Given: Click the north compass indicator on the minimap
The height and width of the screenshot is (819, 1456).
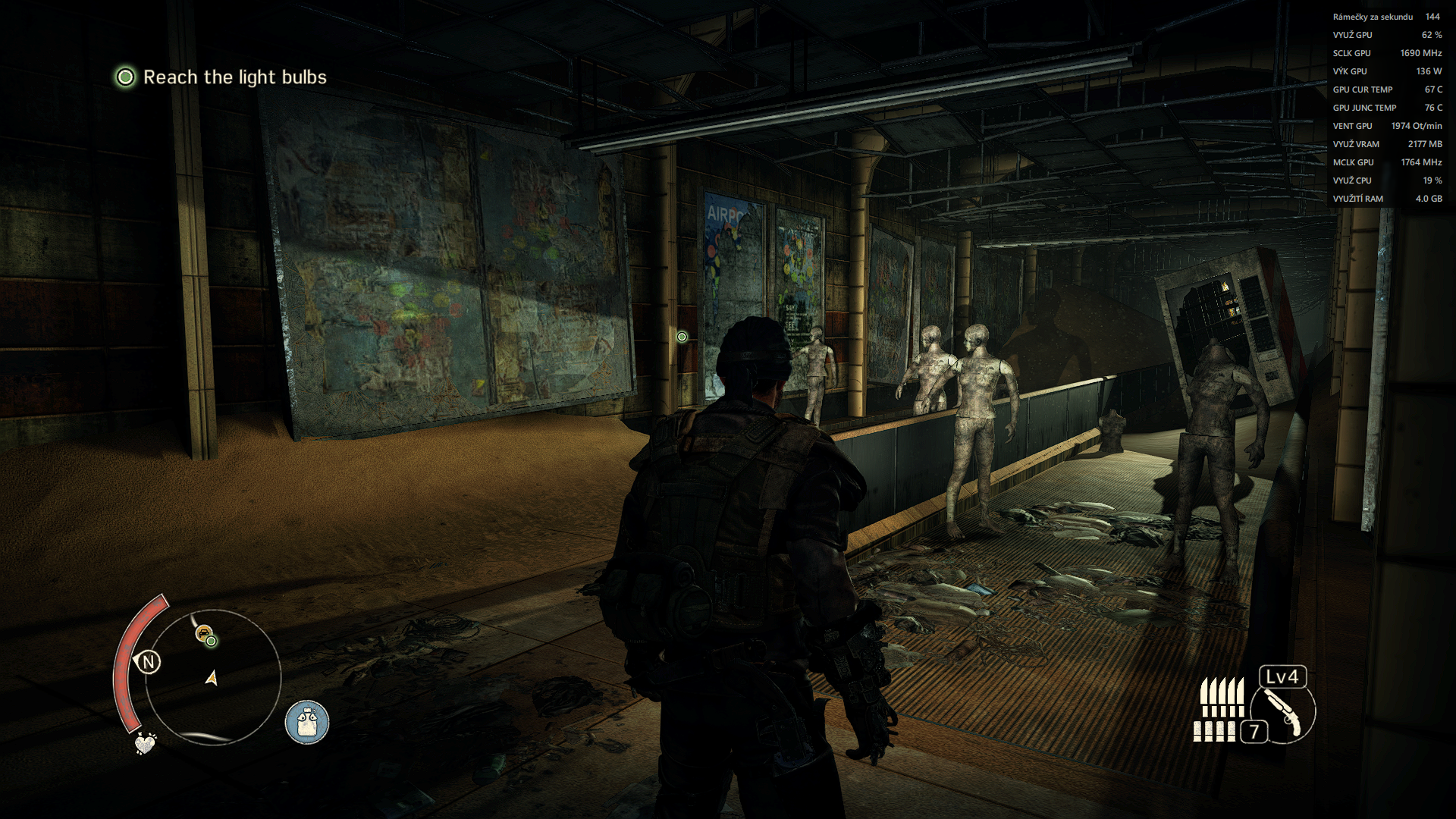Looking at the screenshot, I should tap(149, 662).
